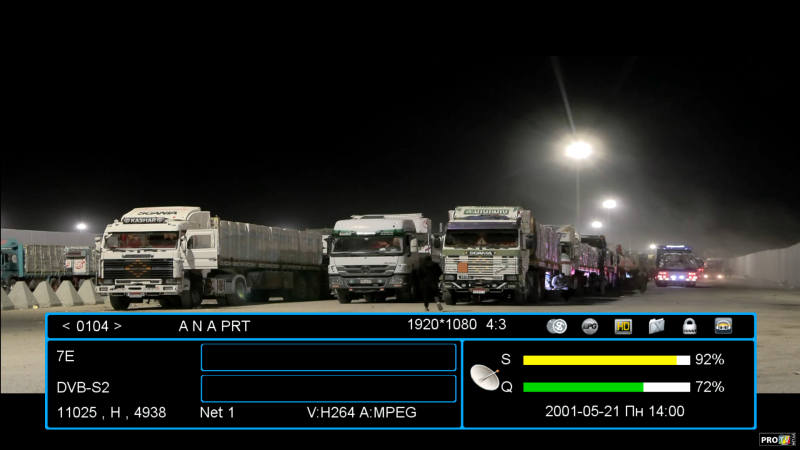Click the lower empty program info field

coord(328,388)
